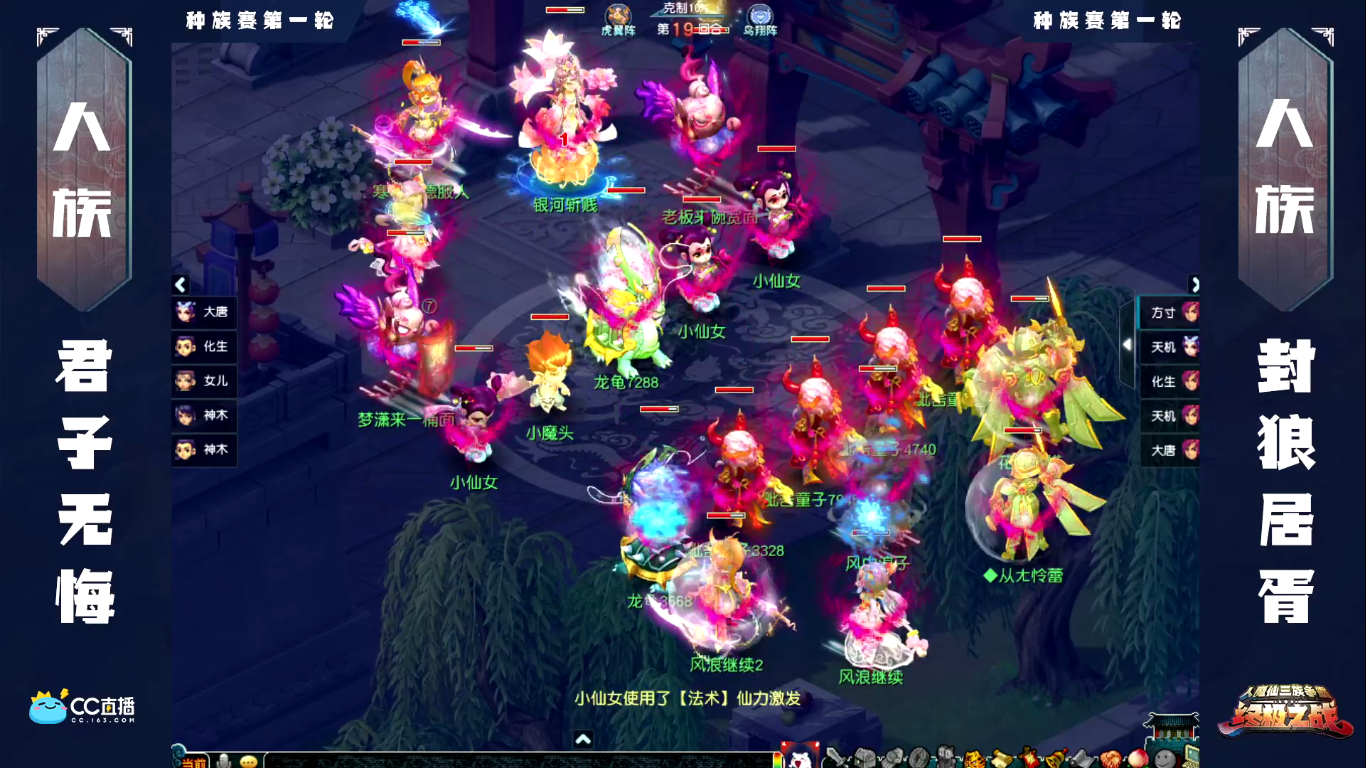Select the highlighted 方寸 team member entry

coord(1170,312)
